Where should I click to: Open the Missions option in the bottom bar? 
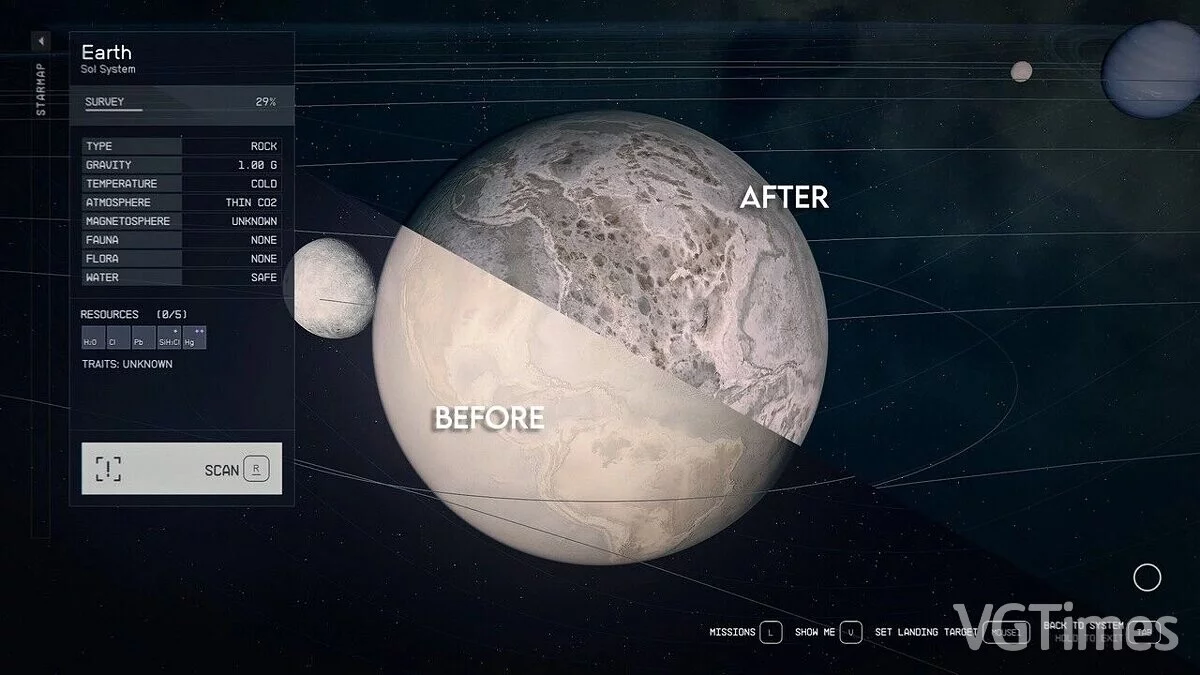pos(745,632)
